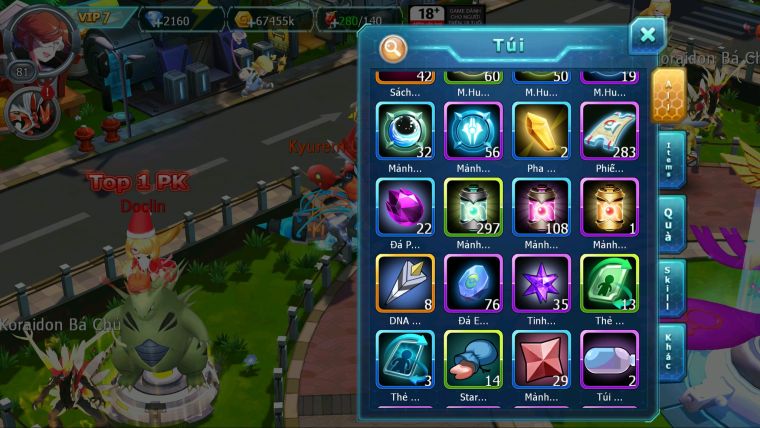Viewport: 760px width, 428px height.
Task: Select the Star item with 14
Action: (x=473, y=359)
